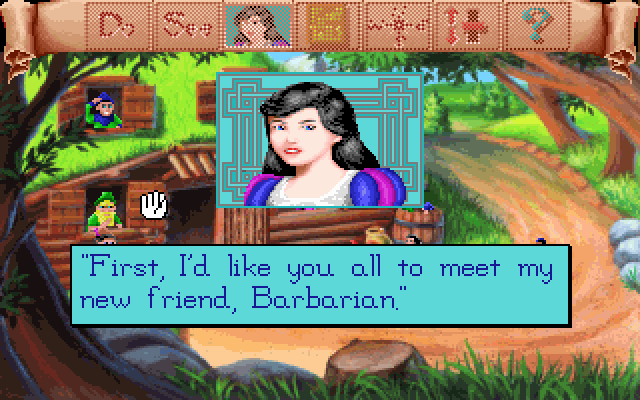Select the Do action icon
This screenshot has width=640, height=400.
tap(122, 24)
